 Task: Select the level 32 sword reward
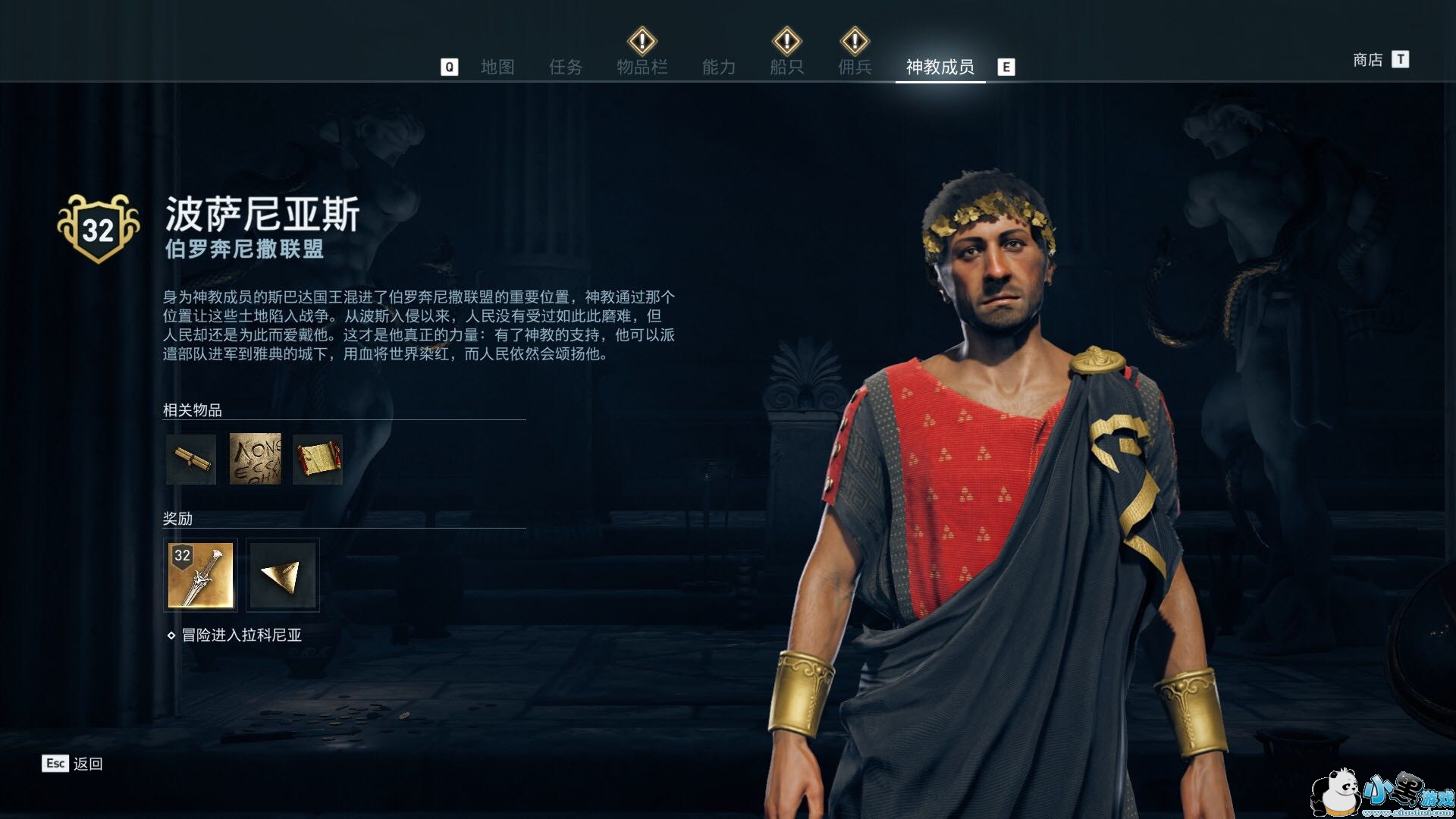click(200, 575)
